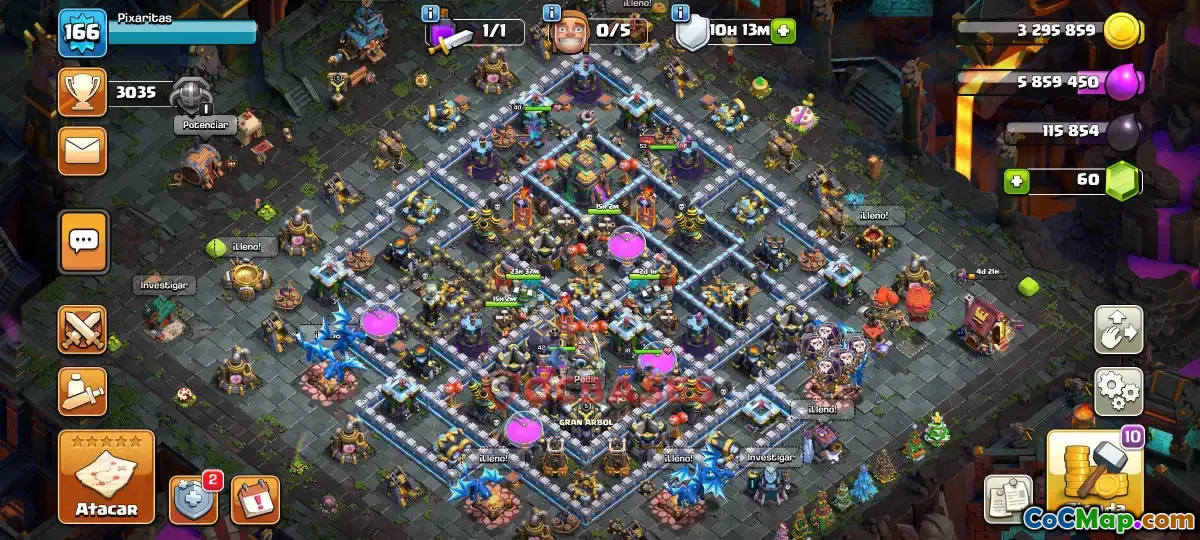Screen dimensions: 1200x540
Task: Open the chat speech bubble
Action: [x=84, y=241]
